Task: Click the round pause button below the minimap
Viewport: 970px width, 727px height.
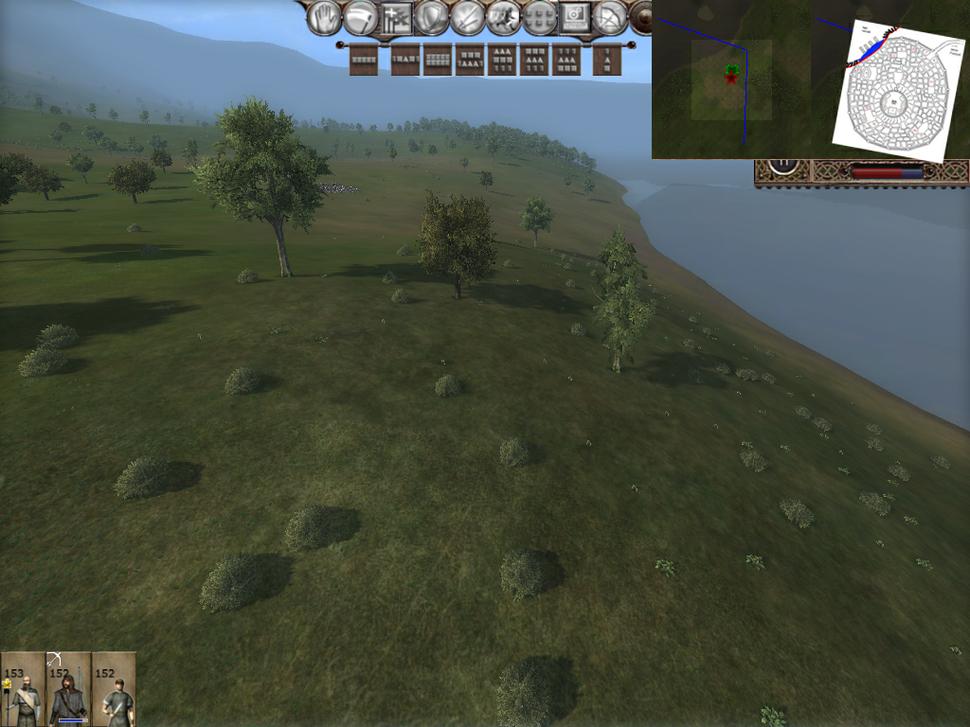Action: pyautogui.click(x=785, y=165)
